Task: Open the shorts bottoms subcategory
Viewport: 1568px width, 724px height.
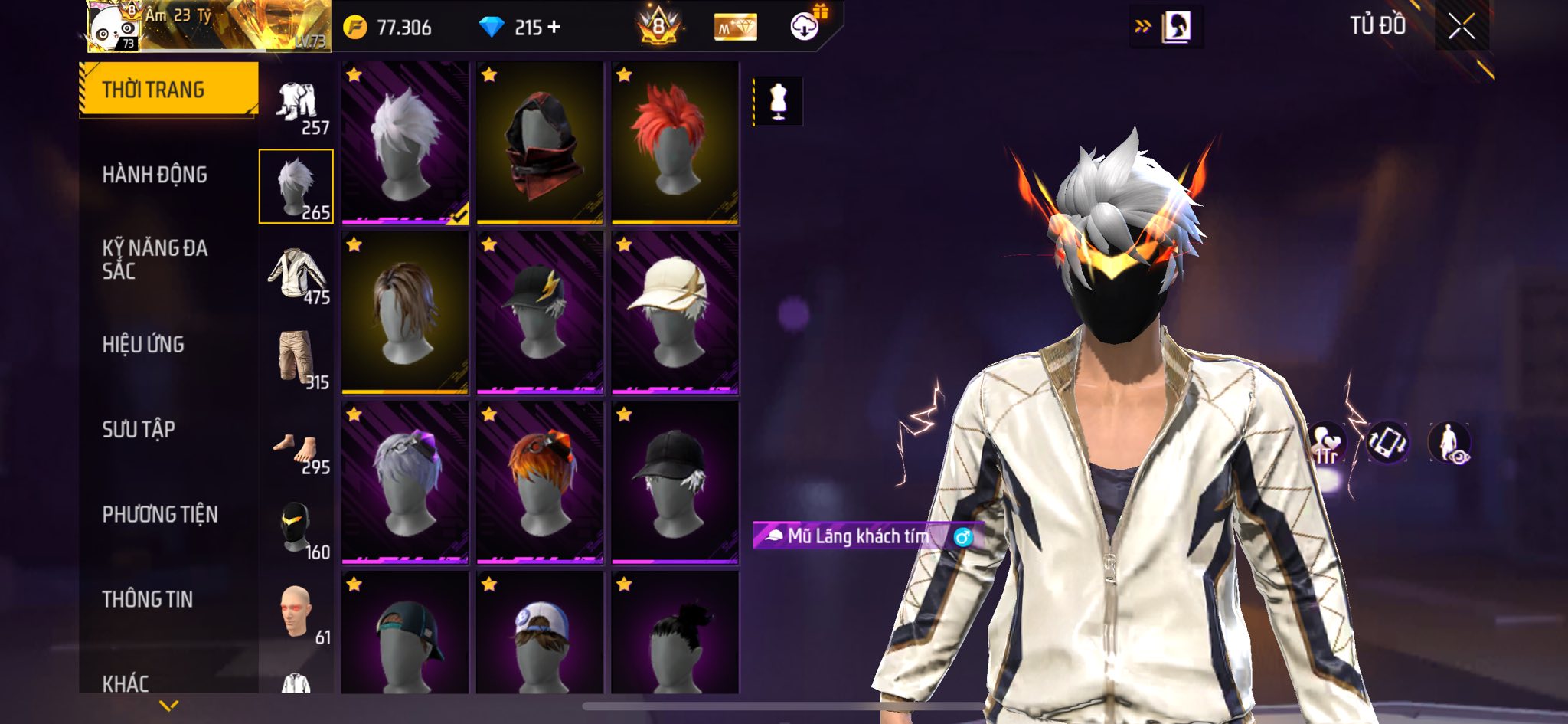Action: [297, 358]
